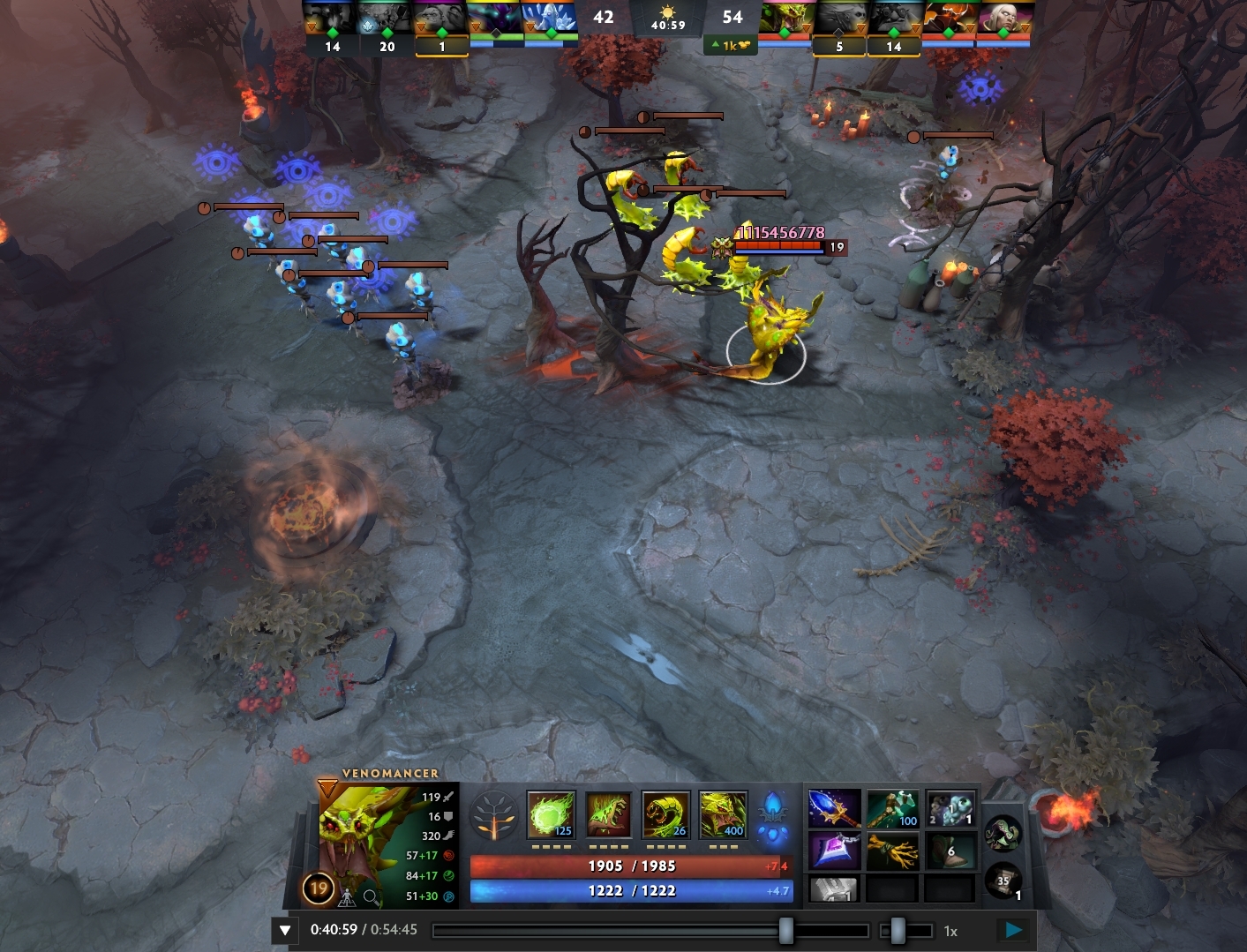1247x952 pixels.
Task: Click the Radiant score of 42
Action: (604, 17)
